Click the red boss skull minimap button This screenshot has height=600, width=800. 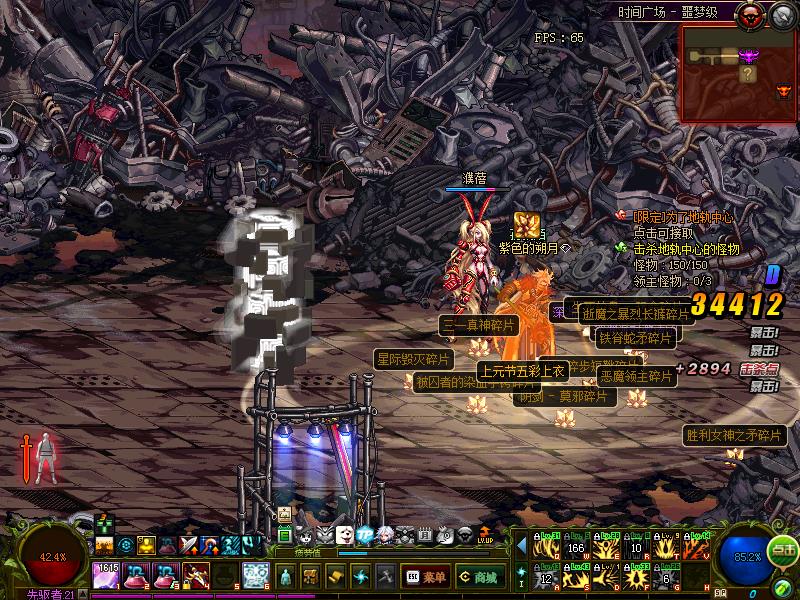(748, 15)
